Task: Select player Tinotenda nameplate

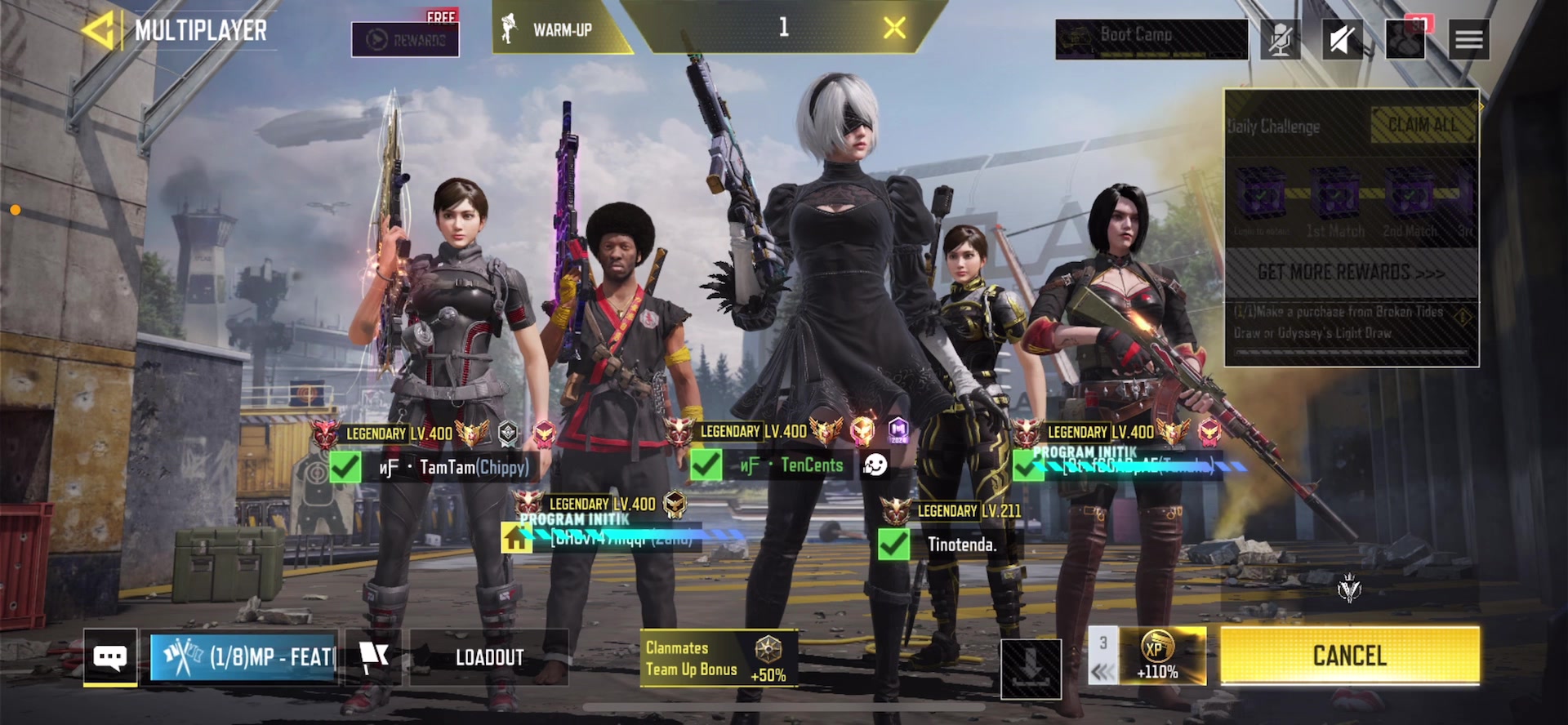Action: (x=961, y=545)
